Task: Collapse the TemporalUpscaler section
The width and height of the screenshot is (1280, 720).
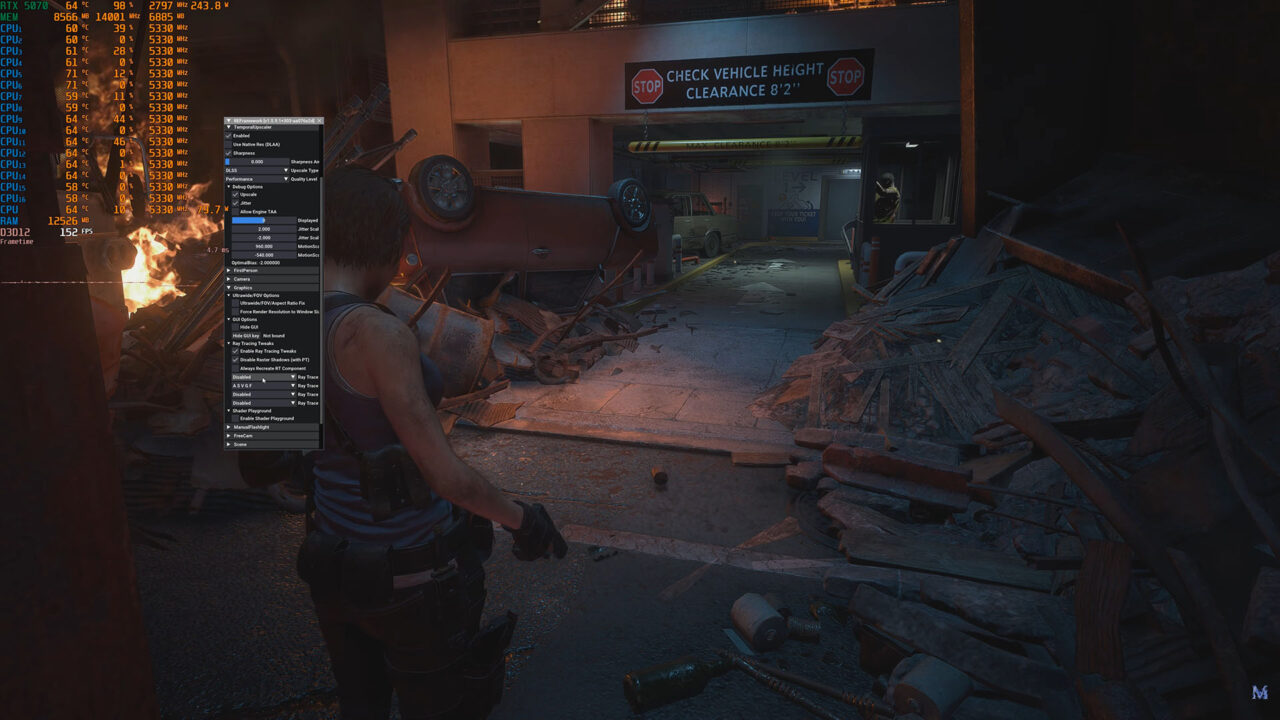Action: click(229, 127)
